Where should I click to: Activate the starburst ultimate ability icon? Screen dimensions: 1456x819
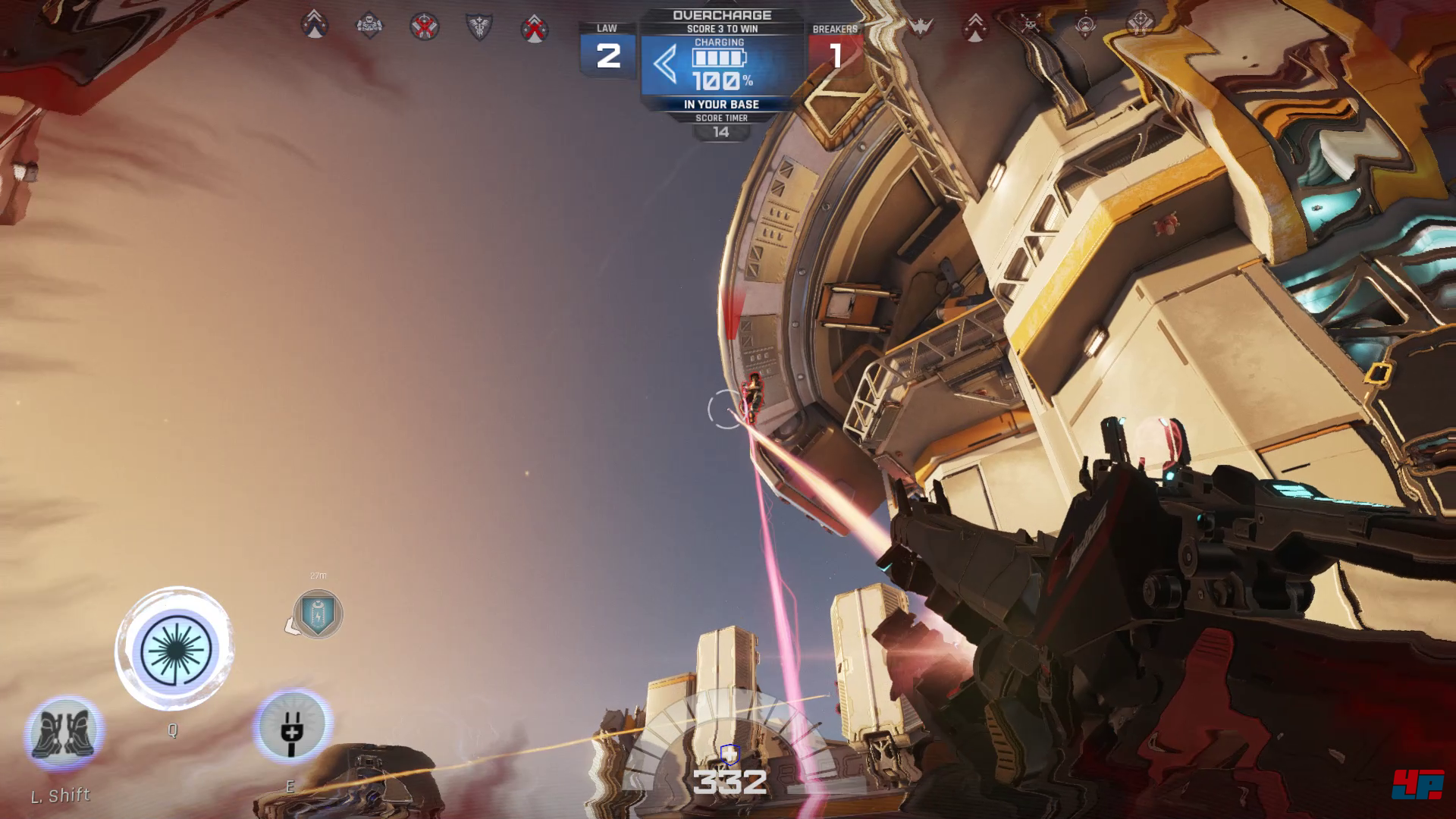(175, 650)
